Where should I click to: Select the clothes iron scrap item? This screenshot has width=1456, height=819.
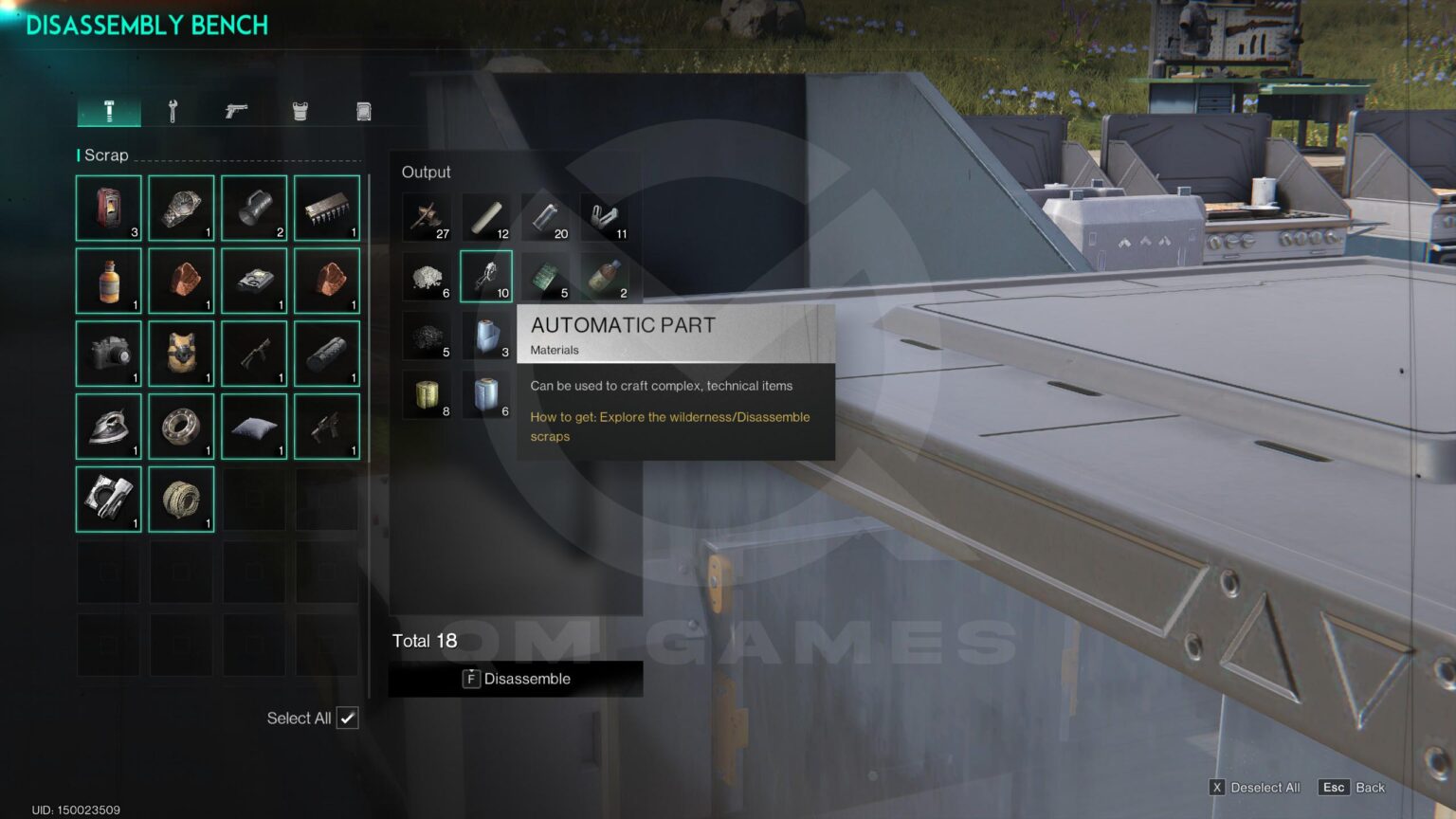tap(108, 426)
